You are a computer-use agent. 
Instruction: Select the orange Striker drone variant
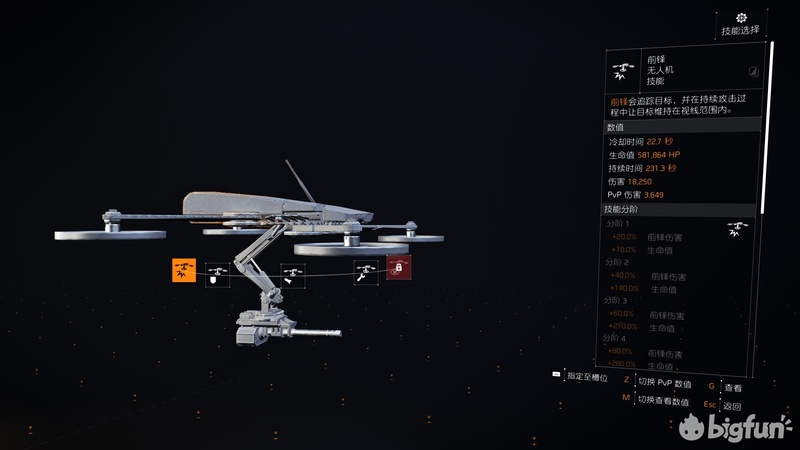pyautogui.click(x=183, y=270)
